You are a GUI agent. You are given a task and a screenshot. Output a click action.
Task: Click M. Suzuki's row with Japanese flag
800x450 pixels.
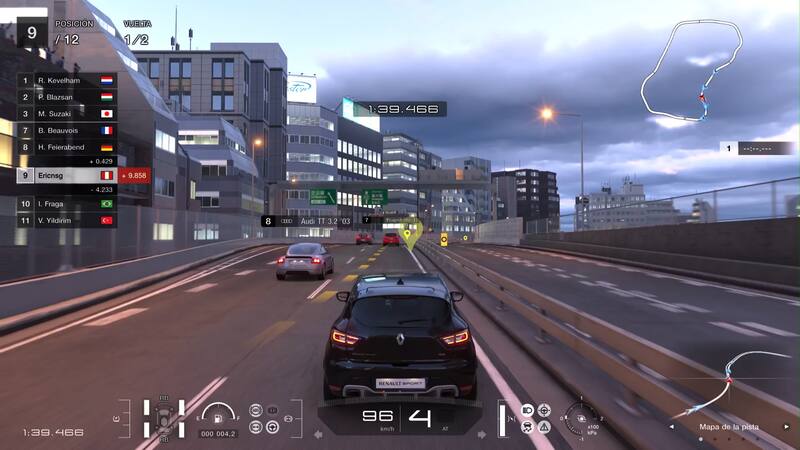pos(66,113)
